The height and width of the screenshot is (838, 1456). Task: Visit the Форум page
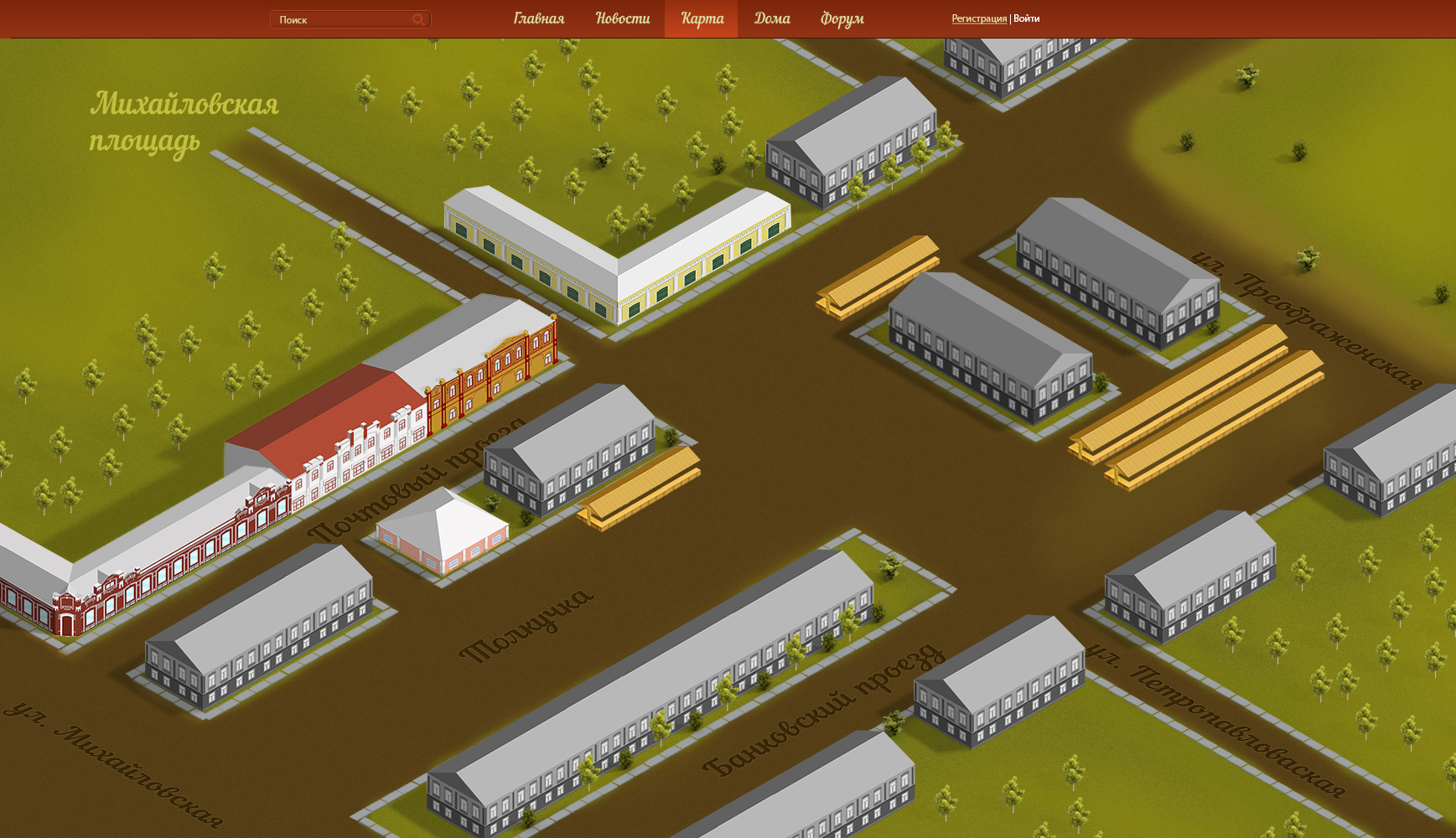[842, 18]
